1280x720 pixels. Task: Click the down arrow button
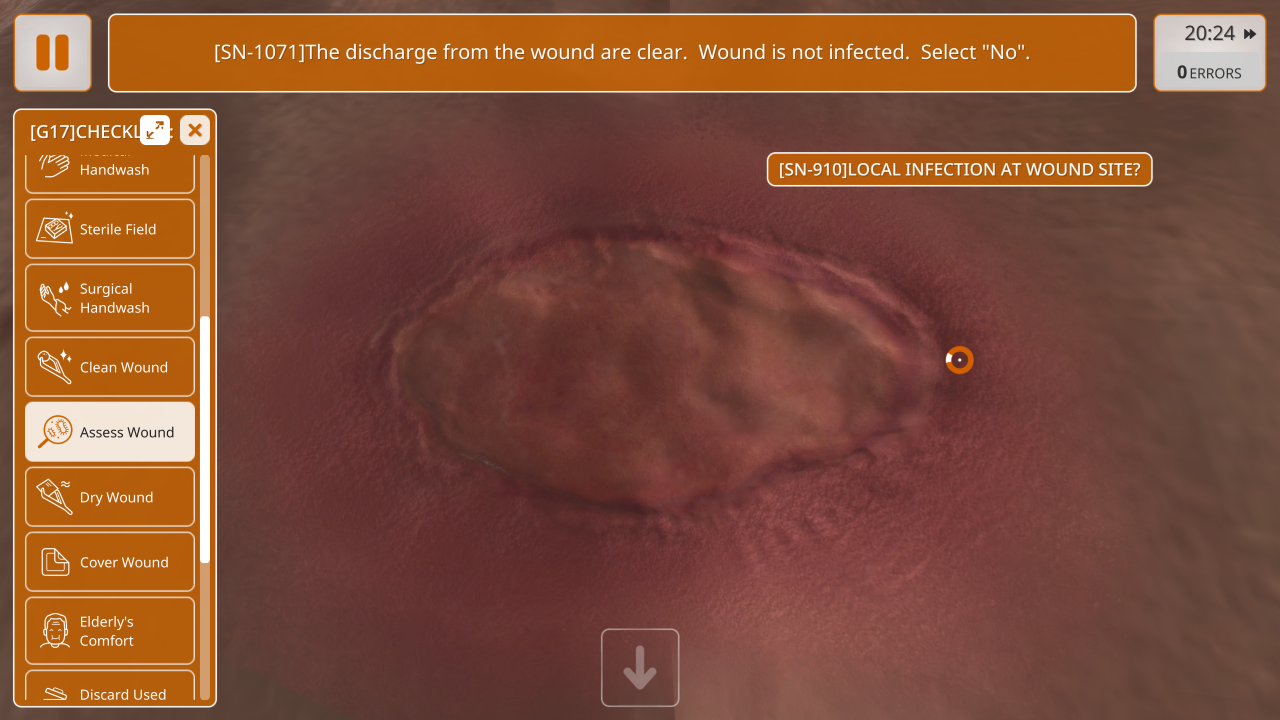640,668
